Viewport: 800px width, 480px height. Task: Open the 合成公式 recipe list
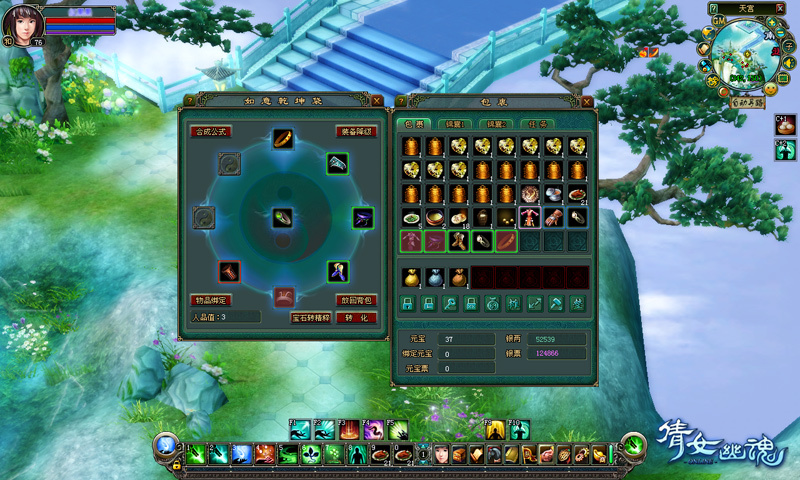pos(211,131)
